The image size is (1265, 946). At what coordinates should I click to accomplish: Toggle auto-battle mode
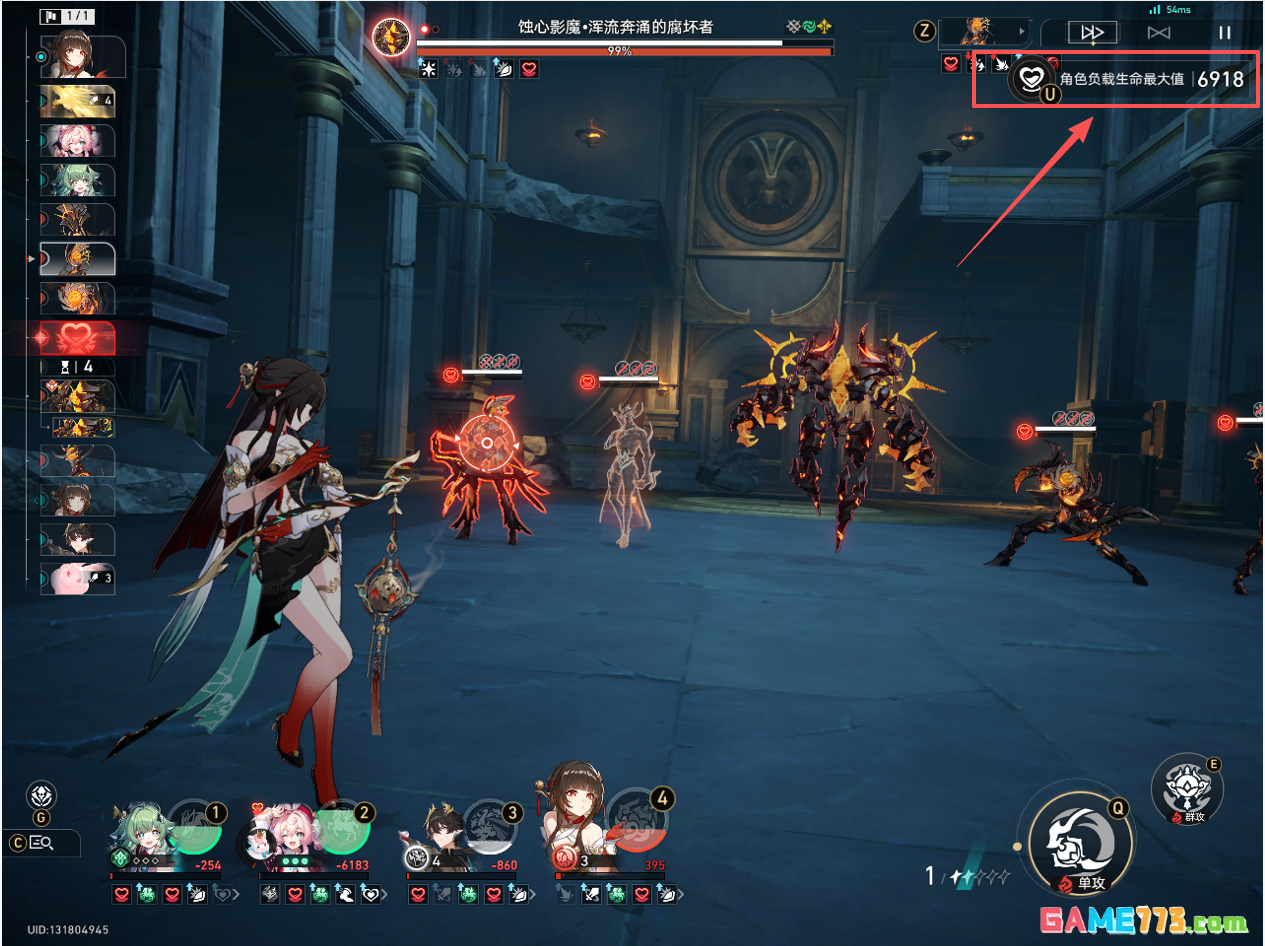tap(1159, 32)
